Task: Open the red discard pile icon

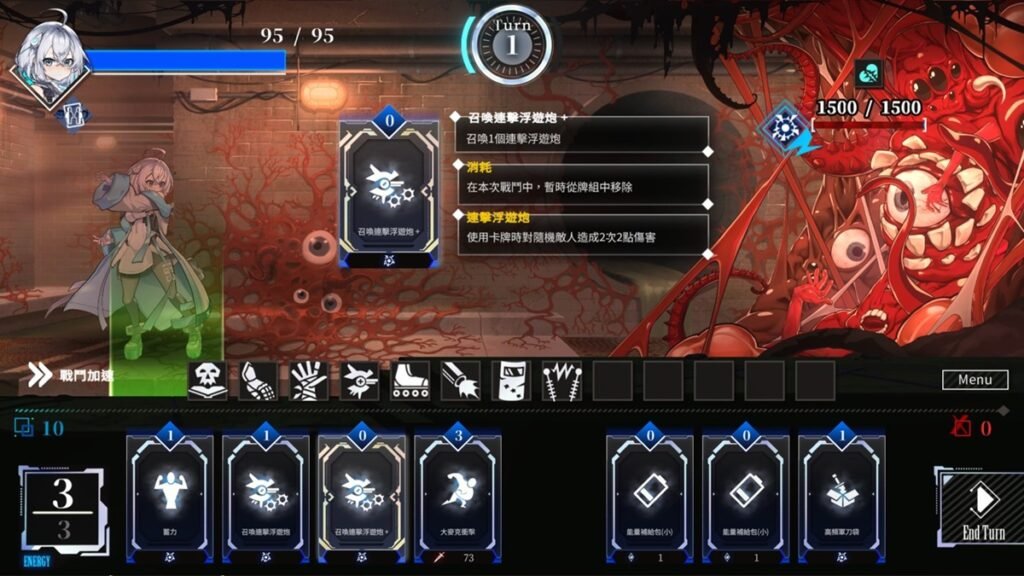Action: (x=961, y=428)
